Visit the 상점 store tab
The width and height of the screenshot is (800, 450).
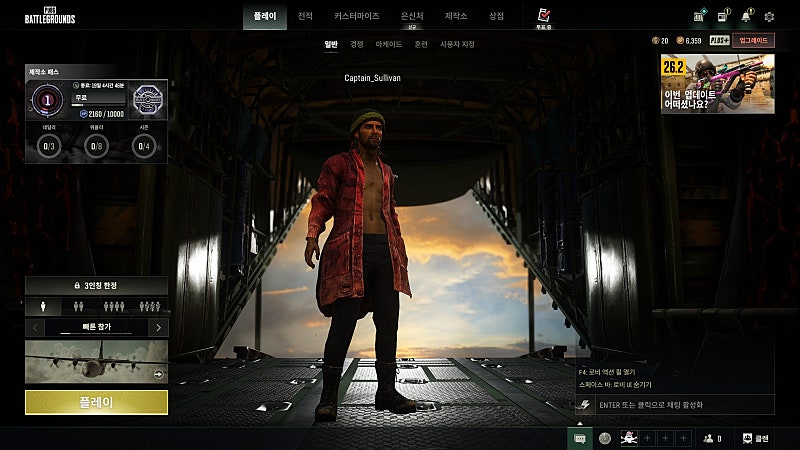click(496, 16)
